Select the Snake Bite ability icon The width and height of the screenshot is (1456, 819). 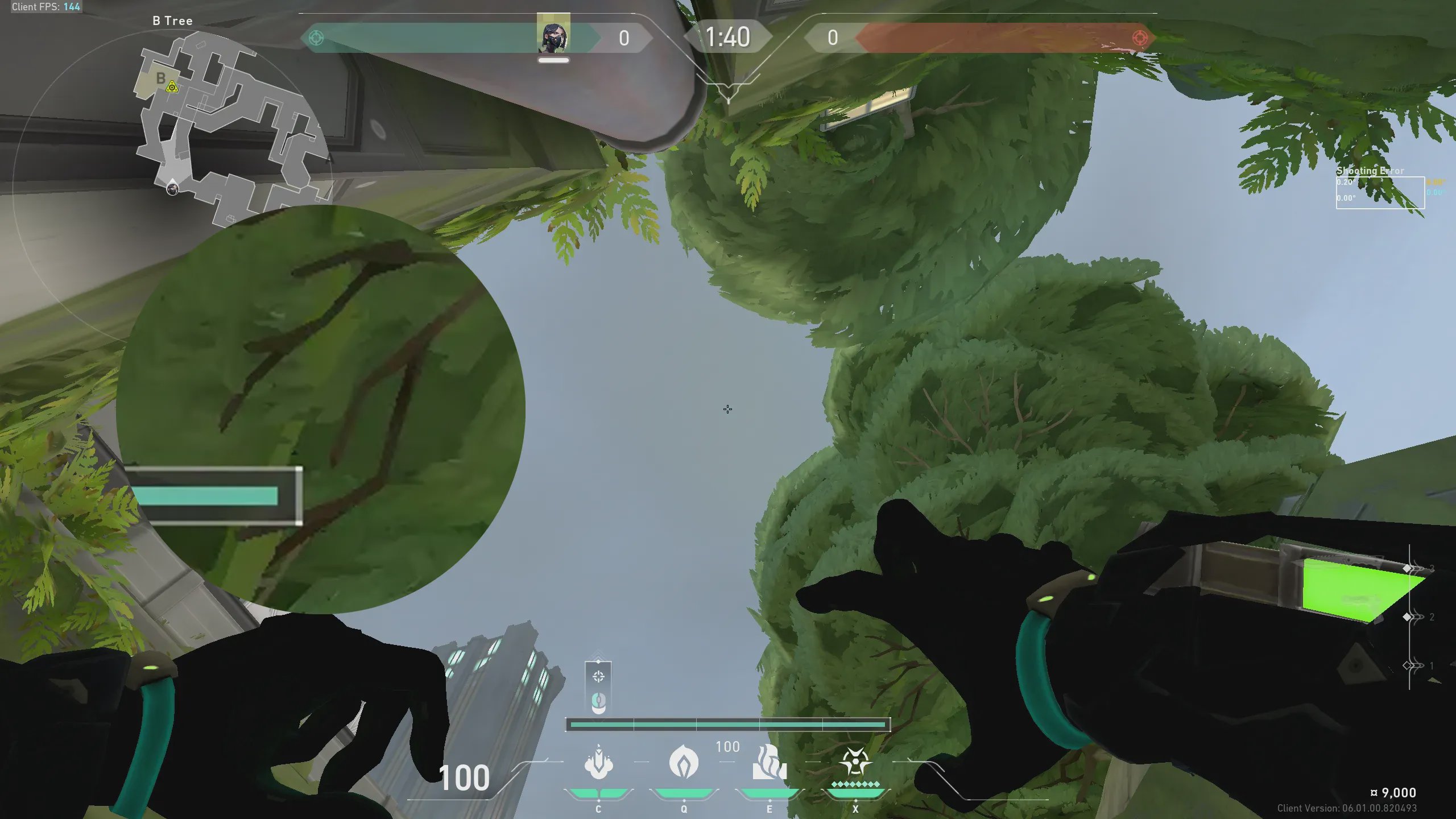click(x=598, y=762)
